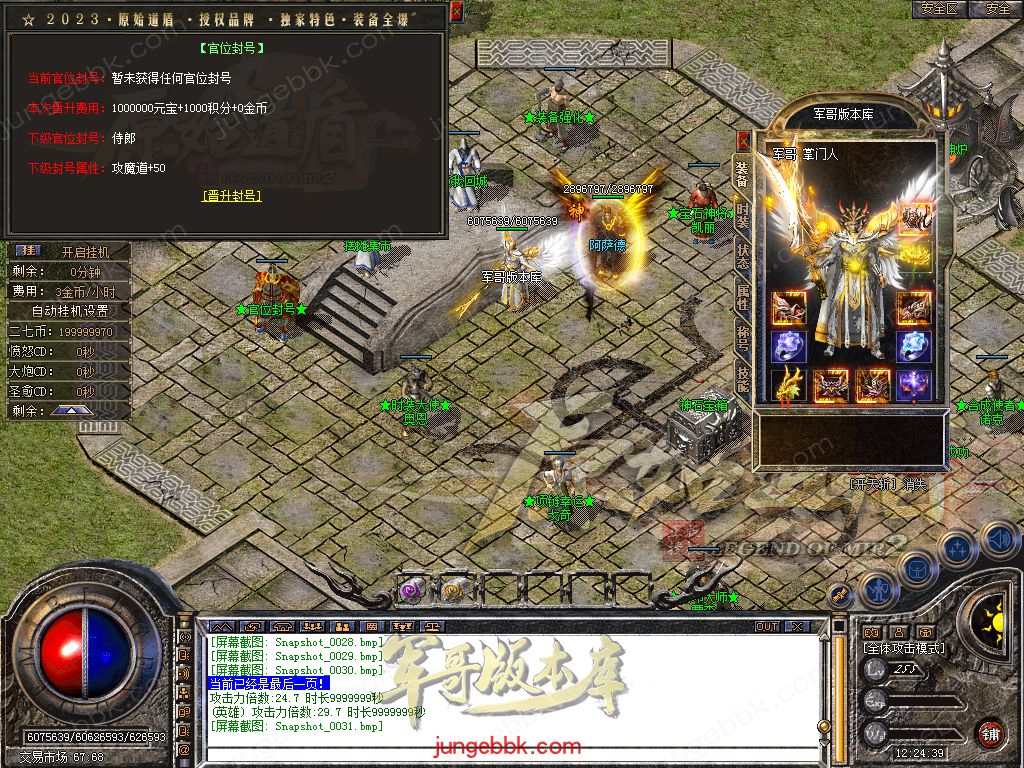The height and width of the screenshot is (768, 1024).
Task: Close the 官位封号 dialog window
Action: click(x=456, y=12)
